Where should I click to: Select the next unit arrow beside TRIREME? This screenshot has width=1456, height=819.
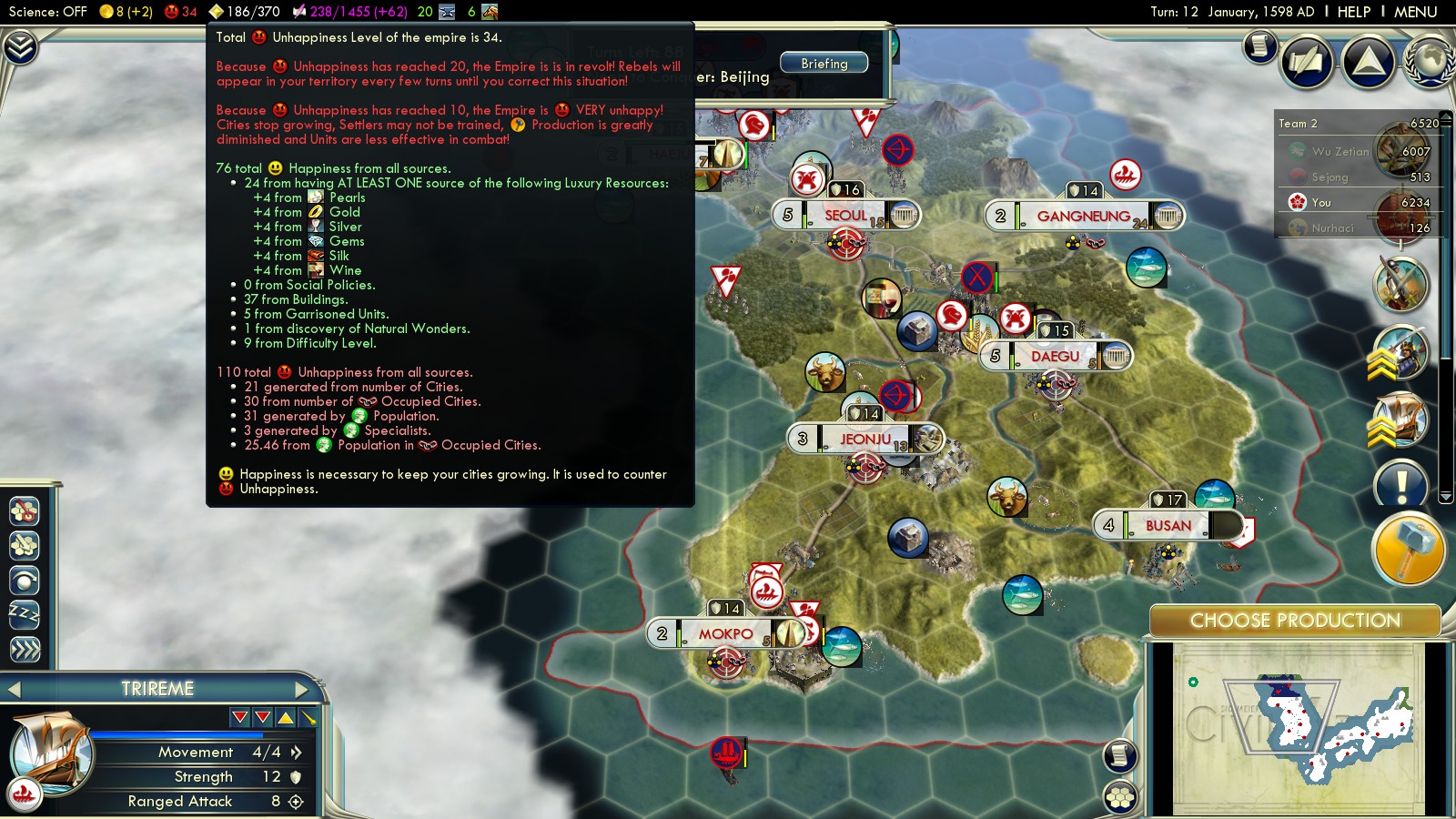point(302,689)
